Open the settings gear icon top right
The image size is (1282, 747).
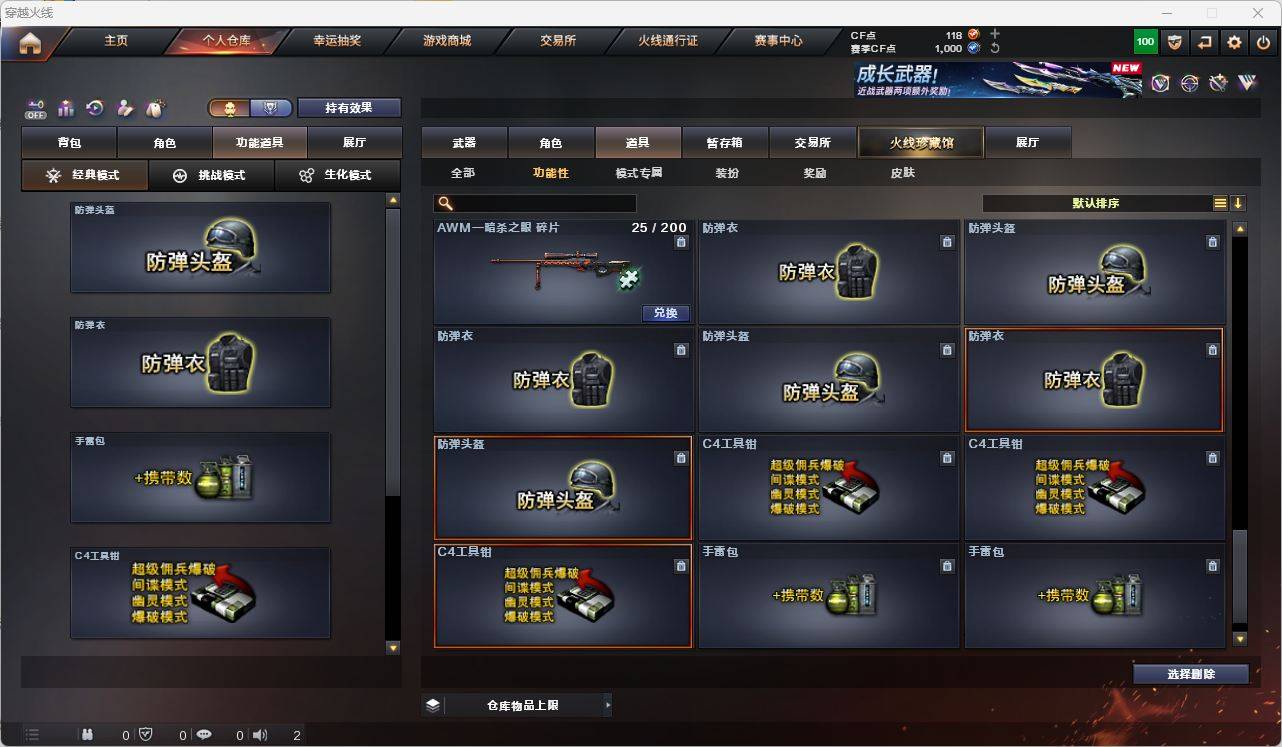[x=1234, y=41]
